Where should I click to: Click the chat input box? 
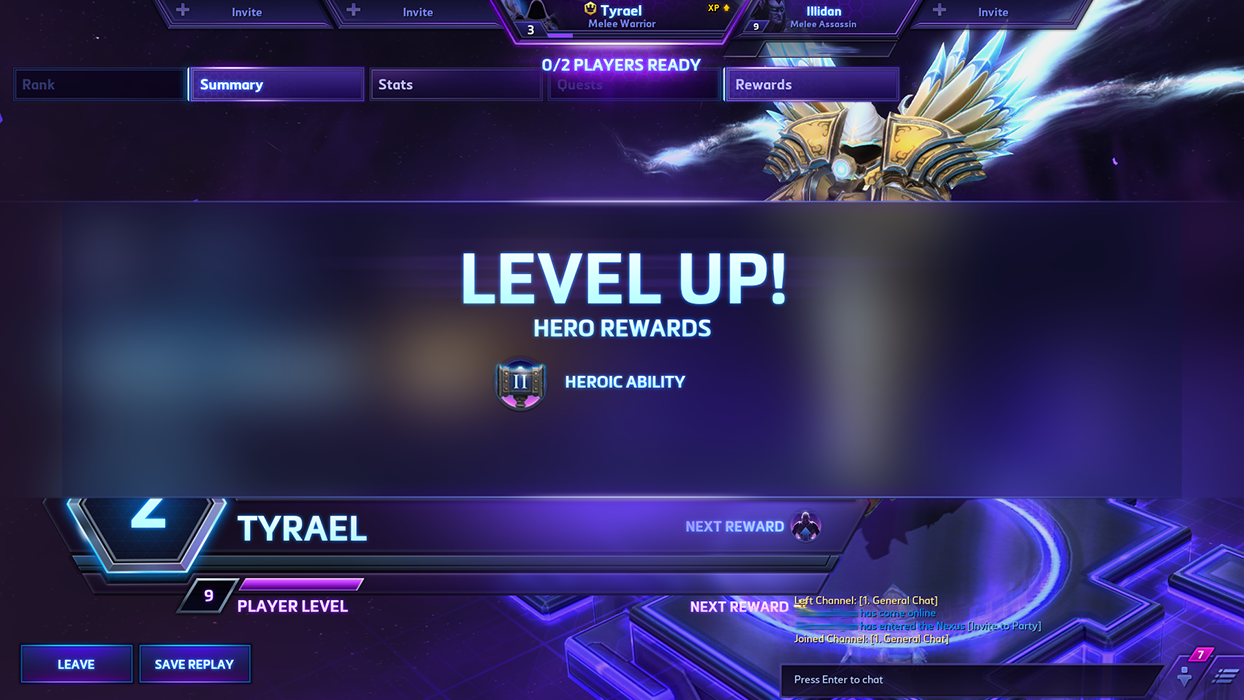[970, 680]
